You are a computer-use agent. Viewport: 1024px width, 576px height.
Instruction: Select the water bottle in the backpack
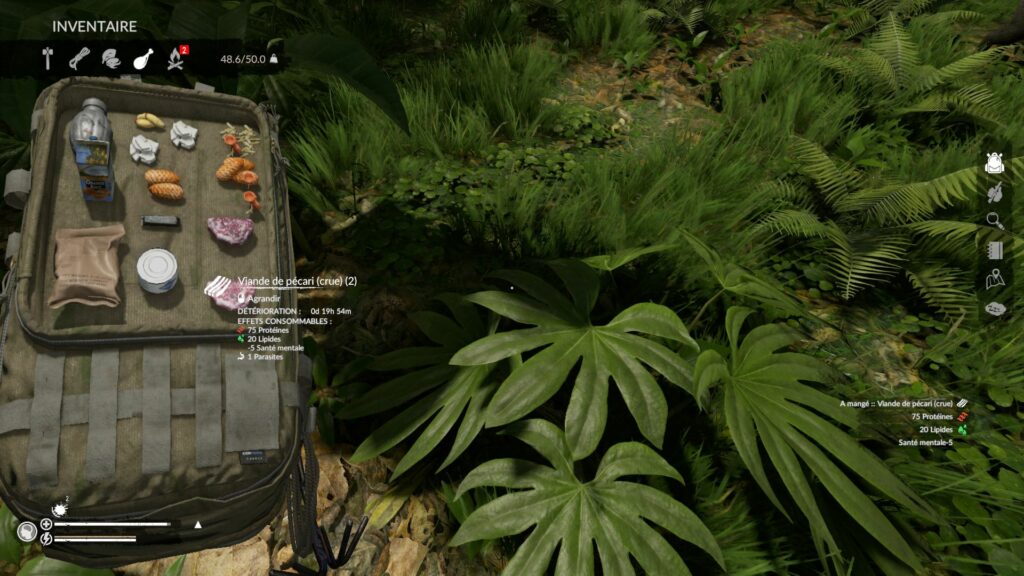coord(91,148)
